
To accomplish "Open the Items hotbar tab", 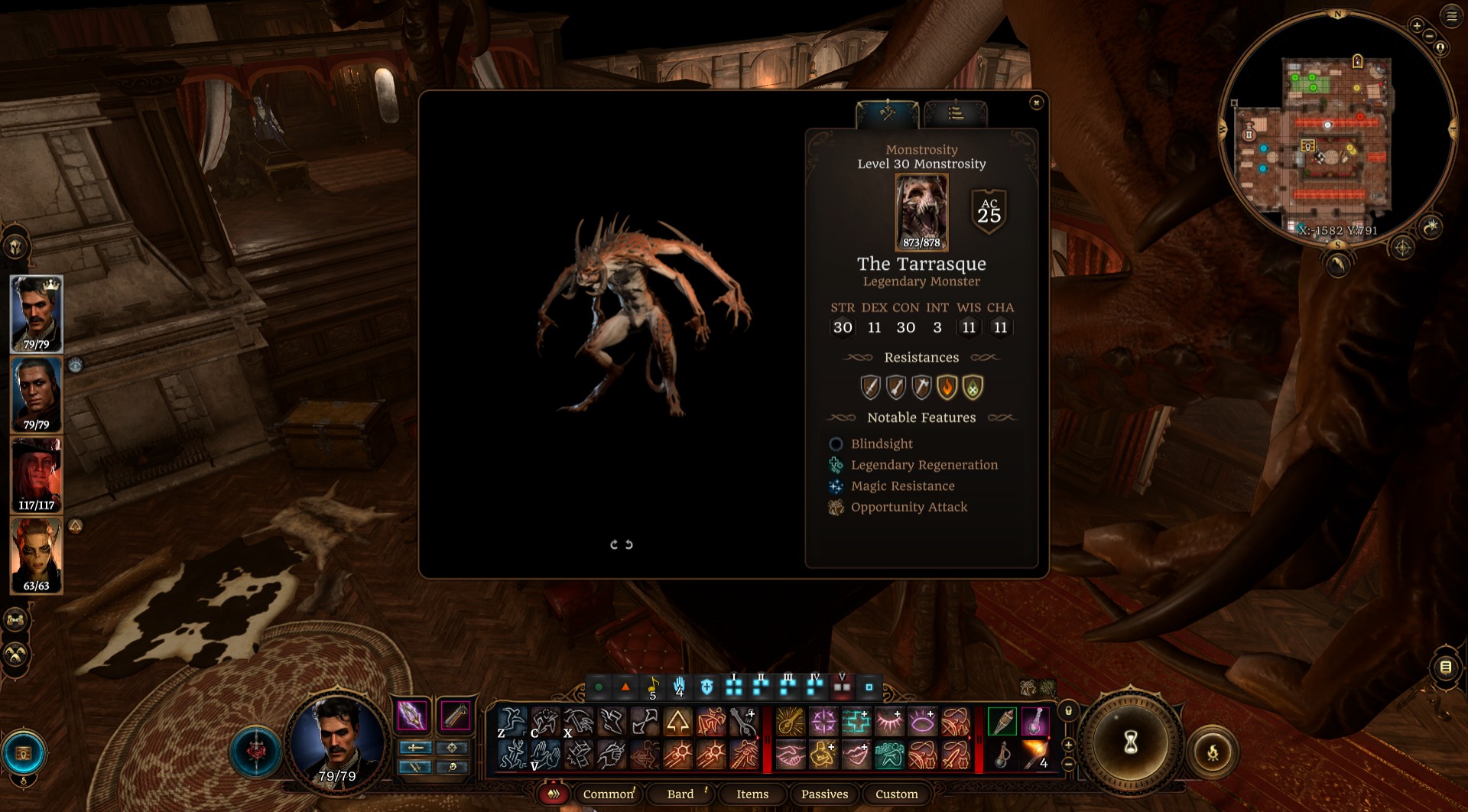I will tap(752, 794).
